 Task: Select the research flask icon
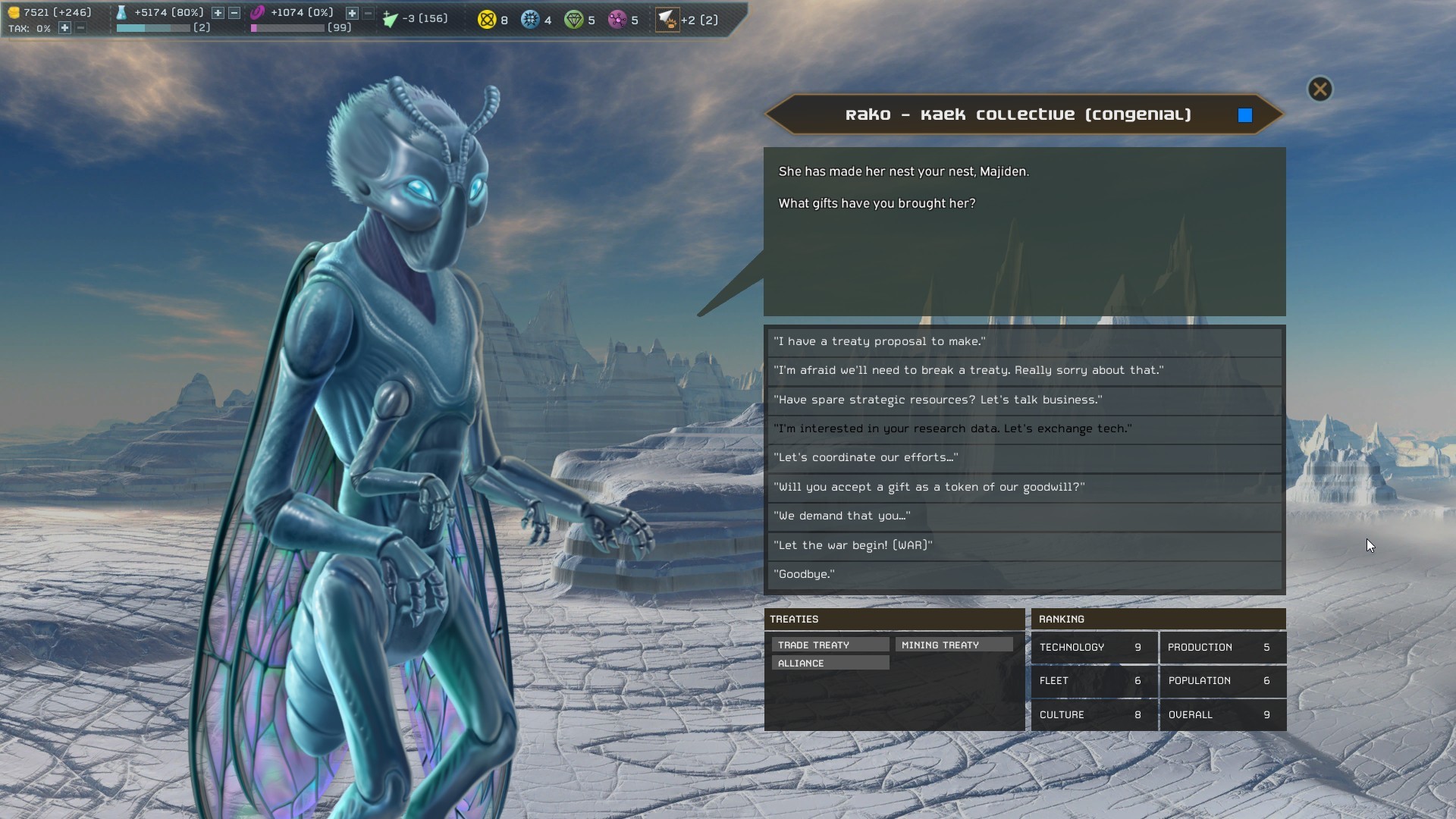click(122, 12)
